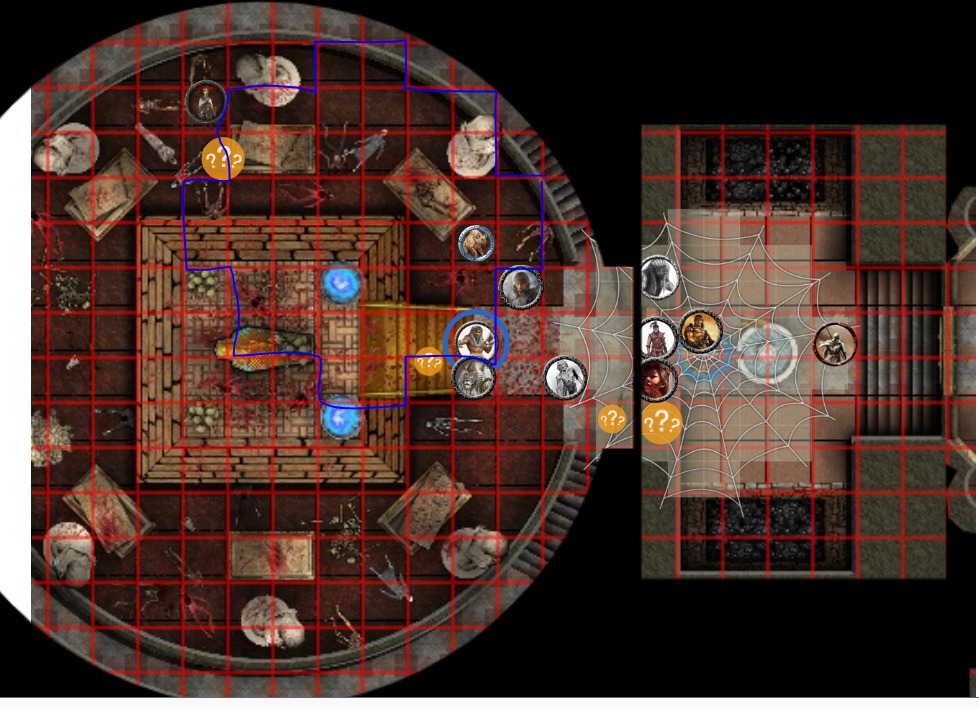Select the brown beast token with light-blue border
979x709 pixels.
click(x=476, y=243)
